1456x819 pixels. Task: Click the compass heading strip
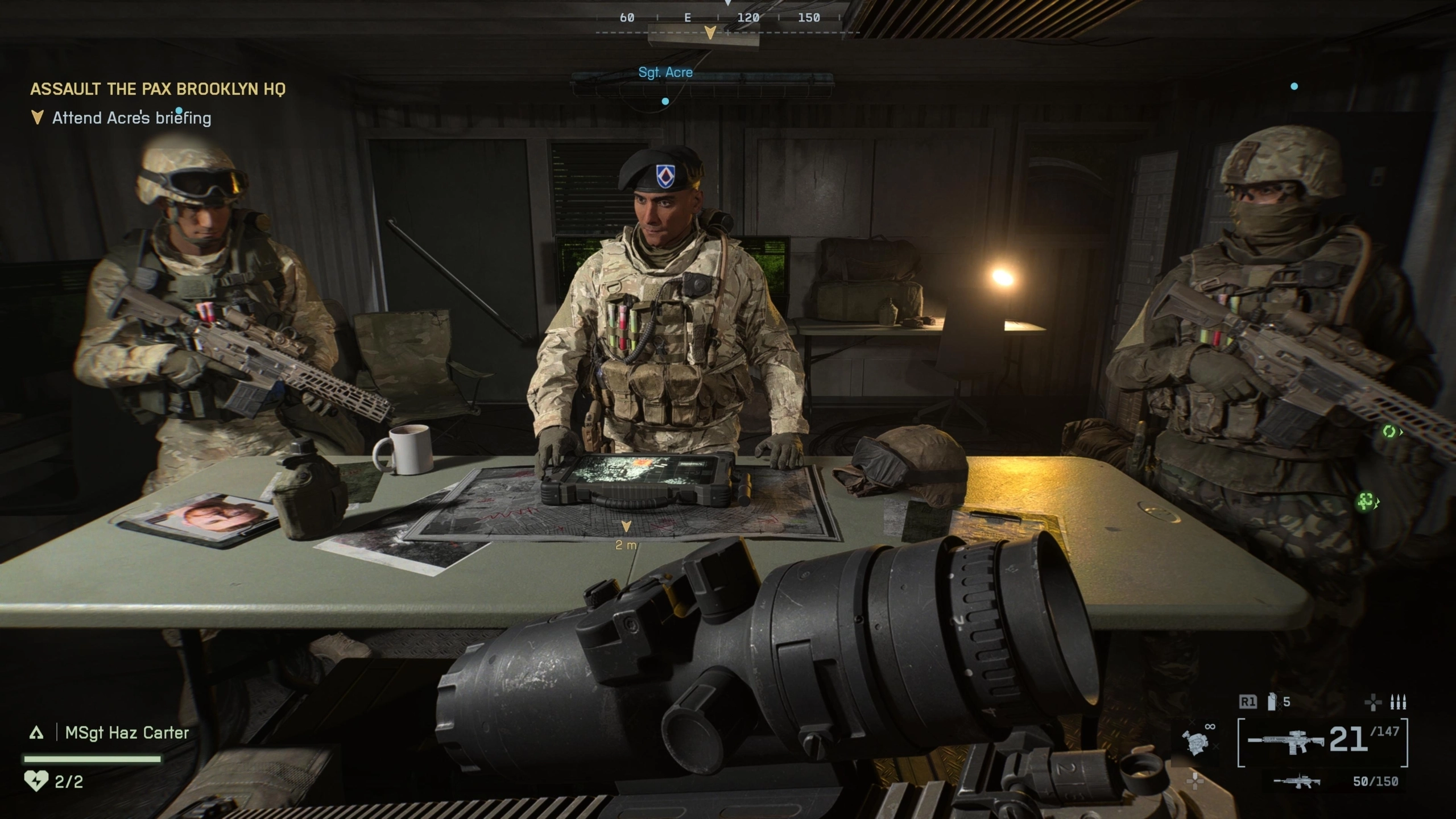(718, 18)
